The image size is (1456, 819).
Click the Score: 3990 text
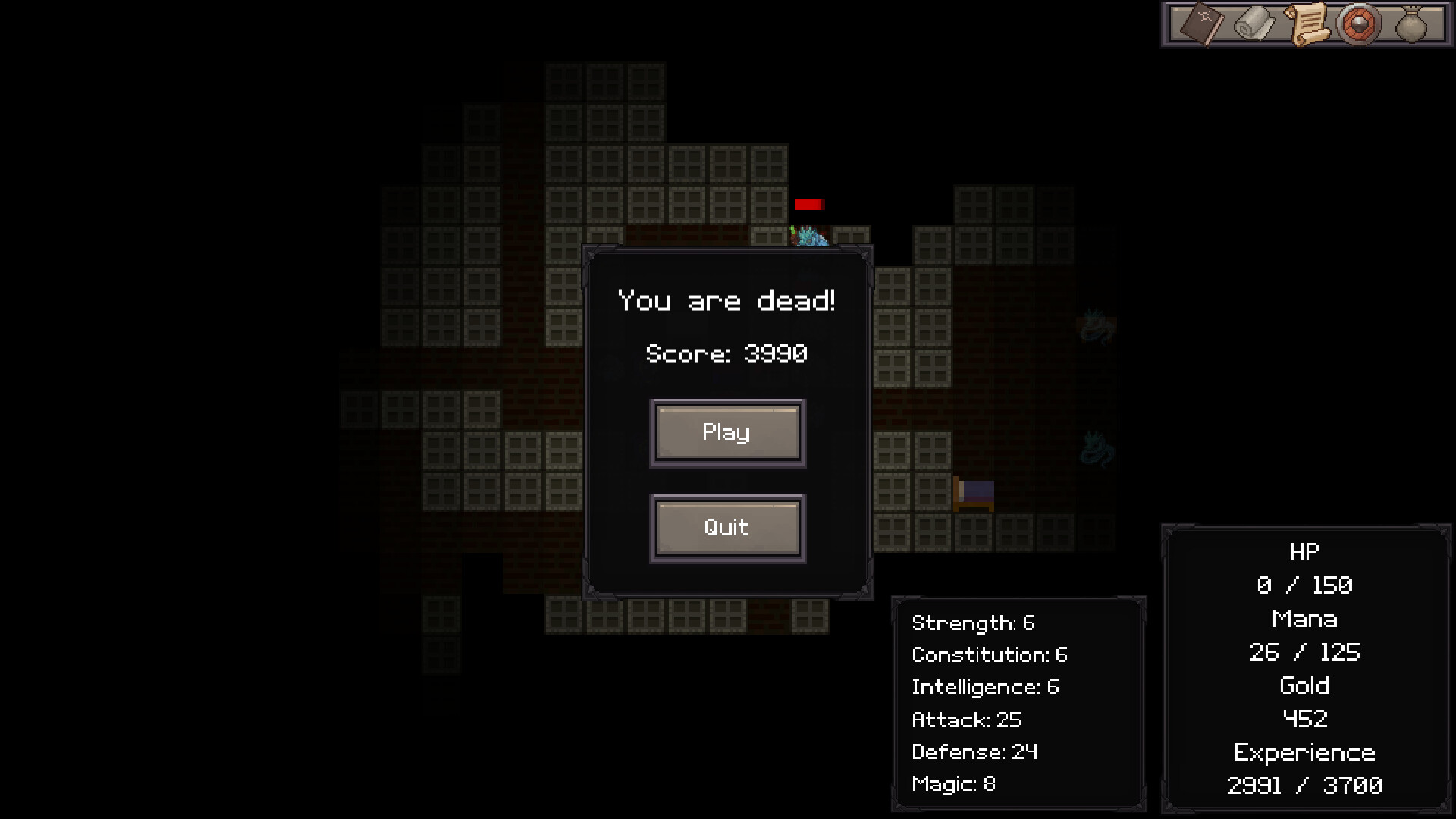pyautogui.click(x=726, y=354)
